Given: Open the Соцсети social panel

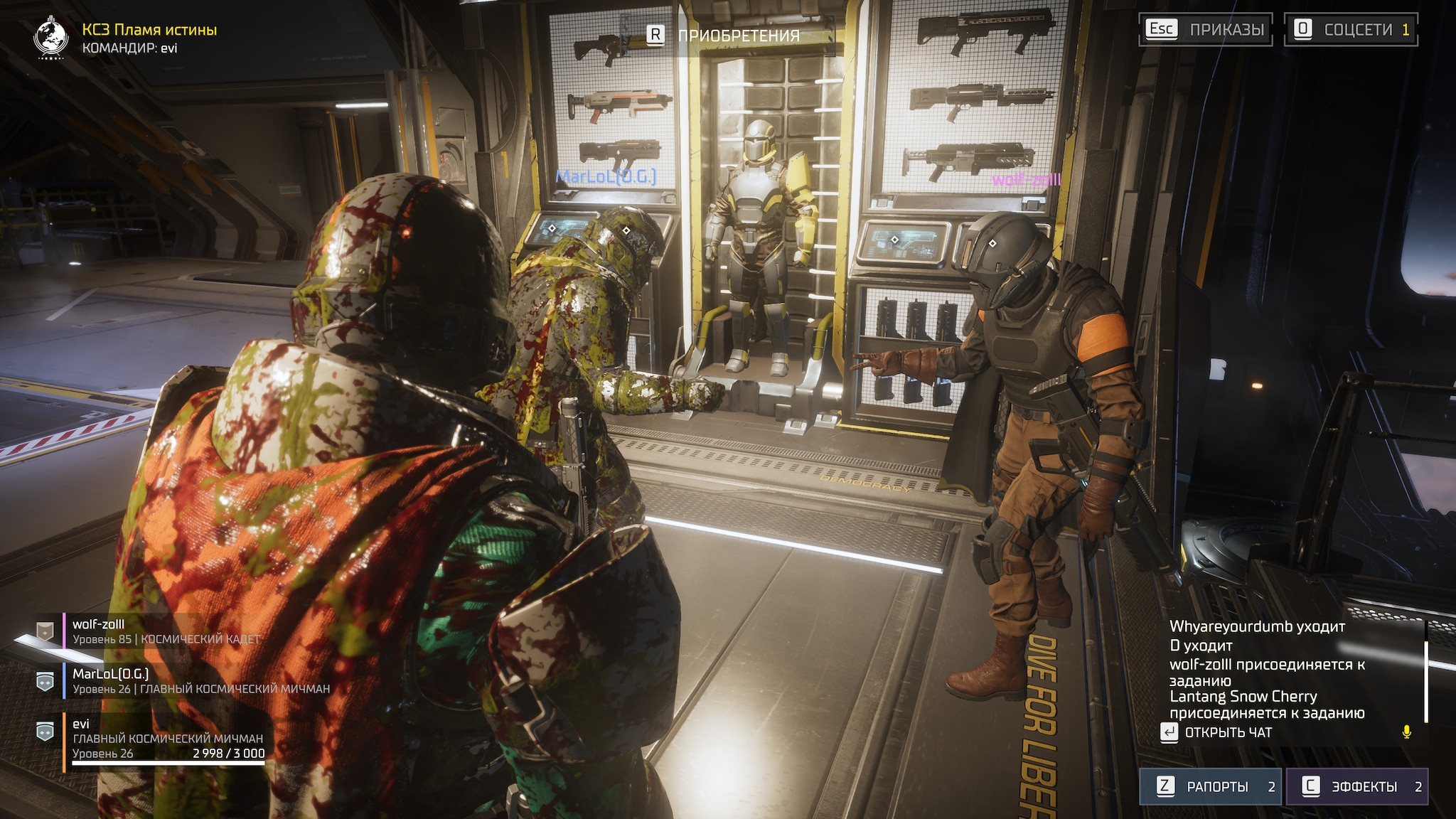Looking at the screenshot, I should click(x=1351, y=29).
